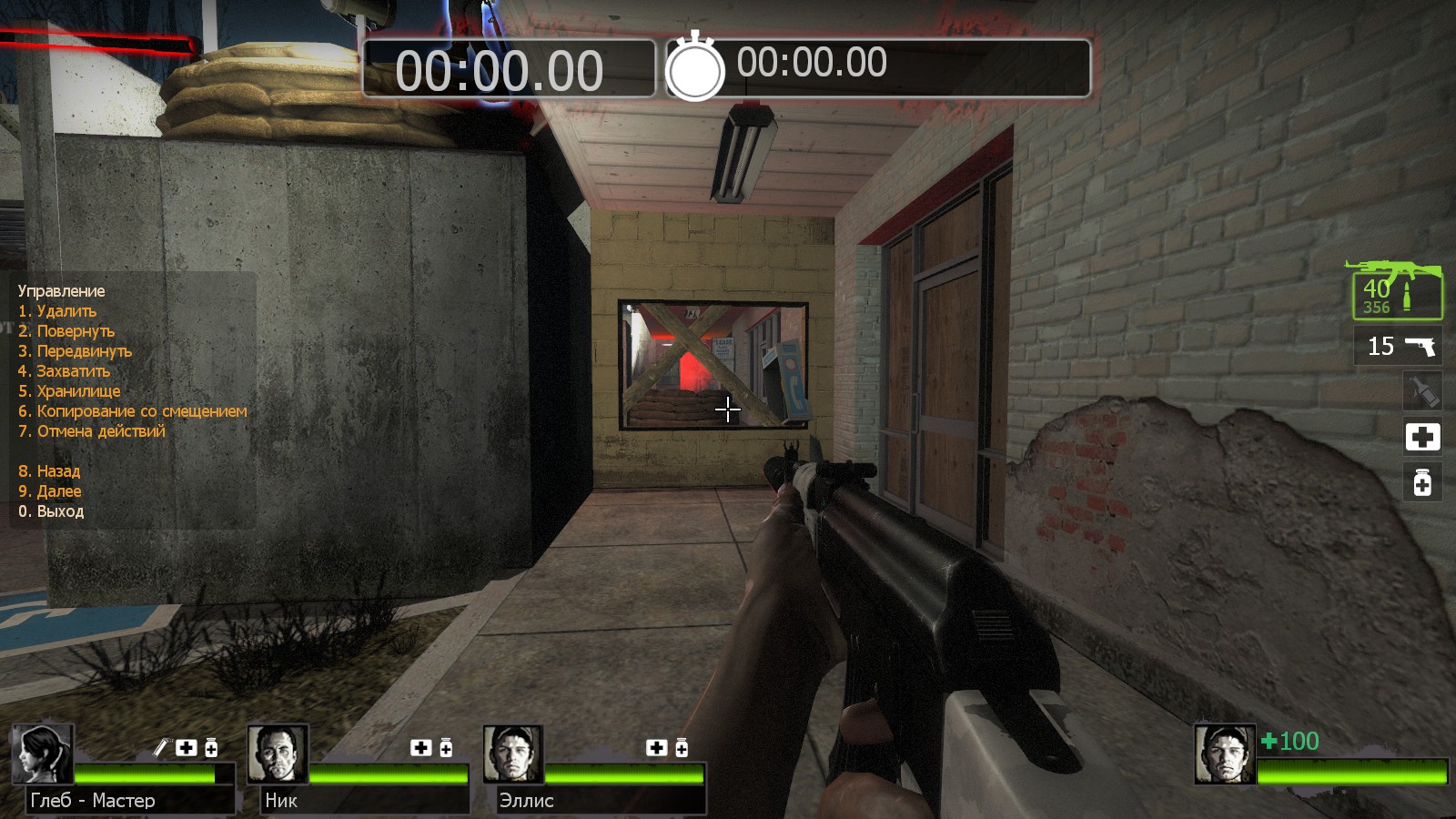Viewport: 1456px width, 819px height.
Task: Choose Отмена действий in the menu
Action: click(92, 431)
